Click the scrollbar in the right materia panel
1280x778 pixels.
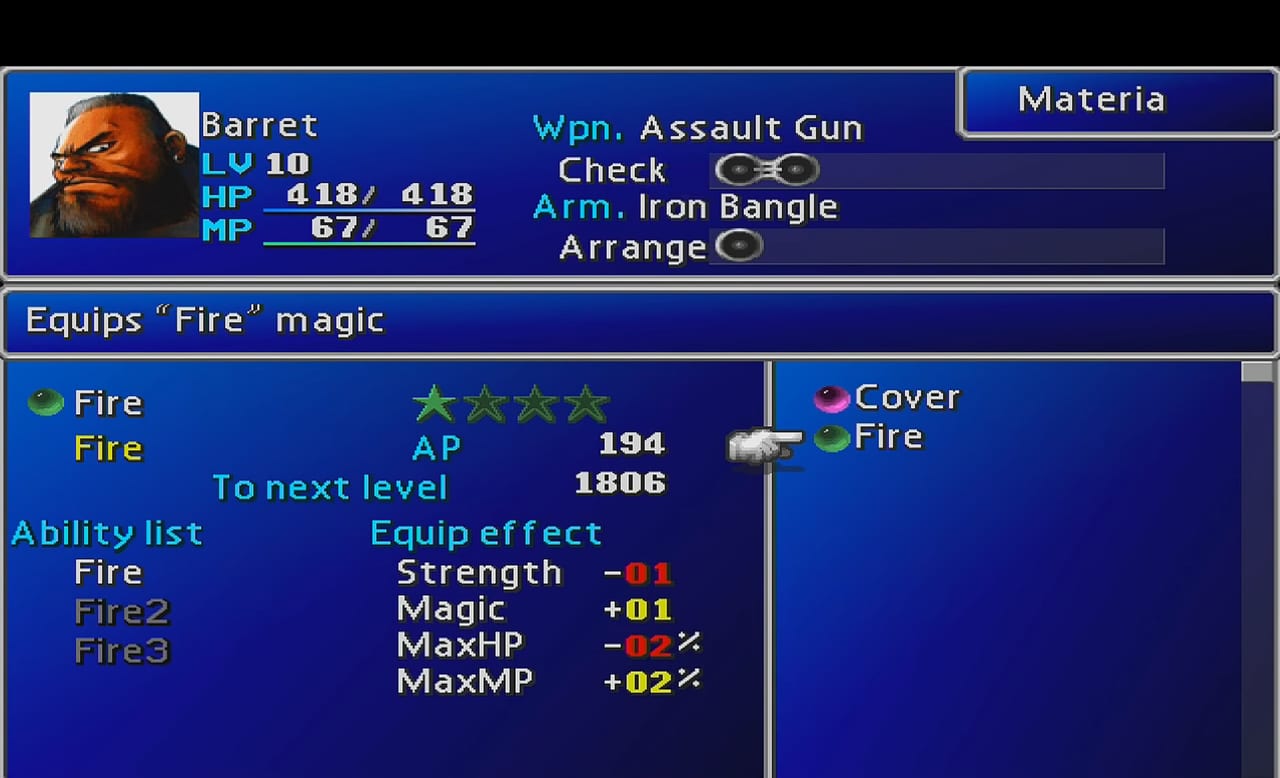pos(1256,372)
